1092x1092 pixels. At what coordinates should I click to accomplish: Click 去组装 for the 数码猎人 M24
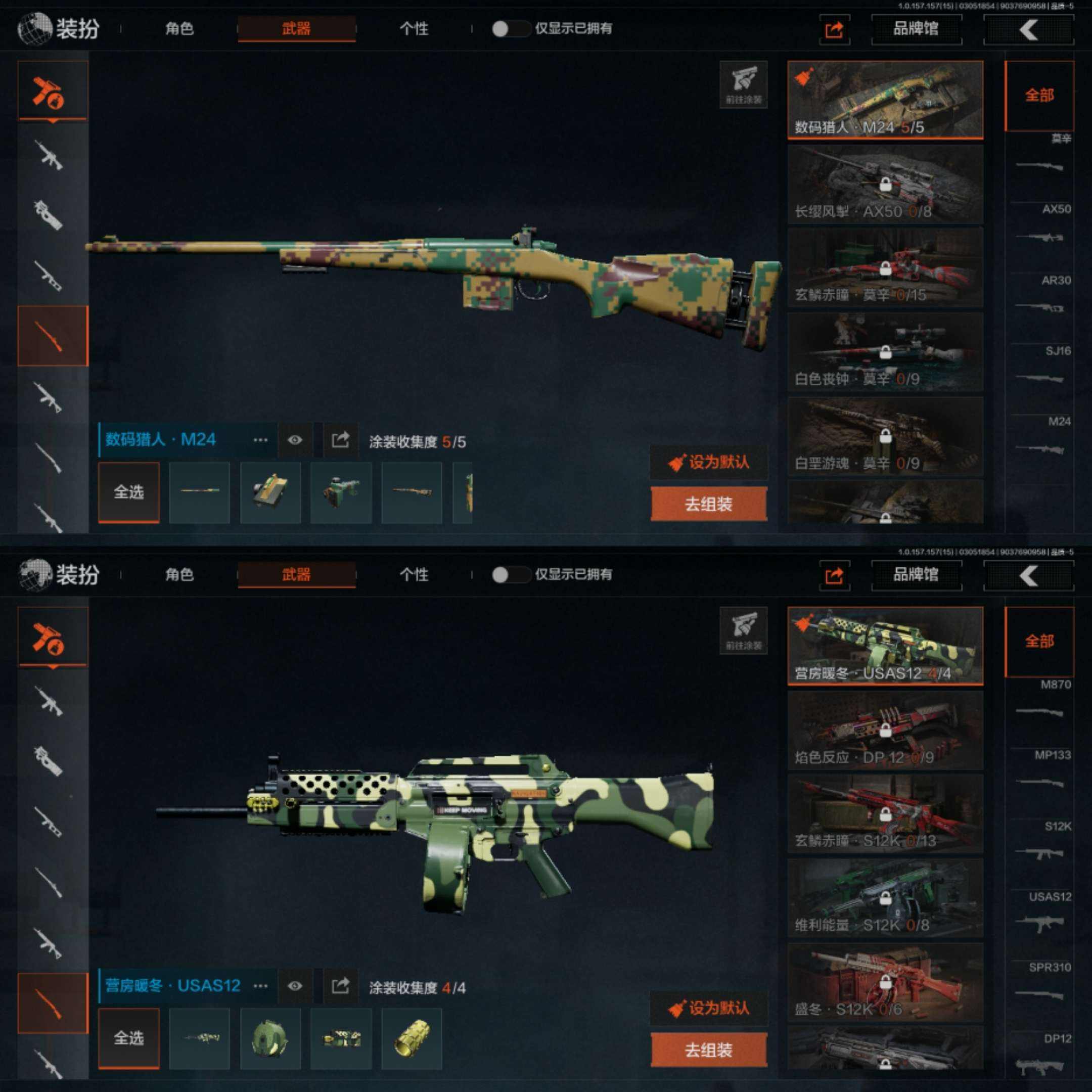pos(709,504)
